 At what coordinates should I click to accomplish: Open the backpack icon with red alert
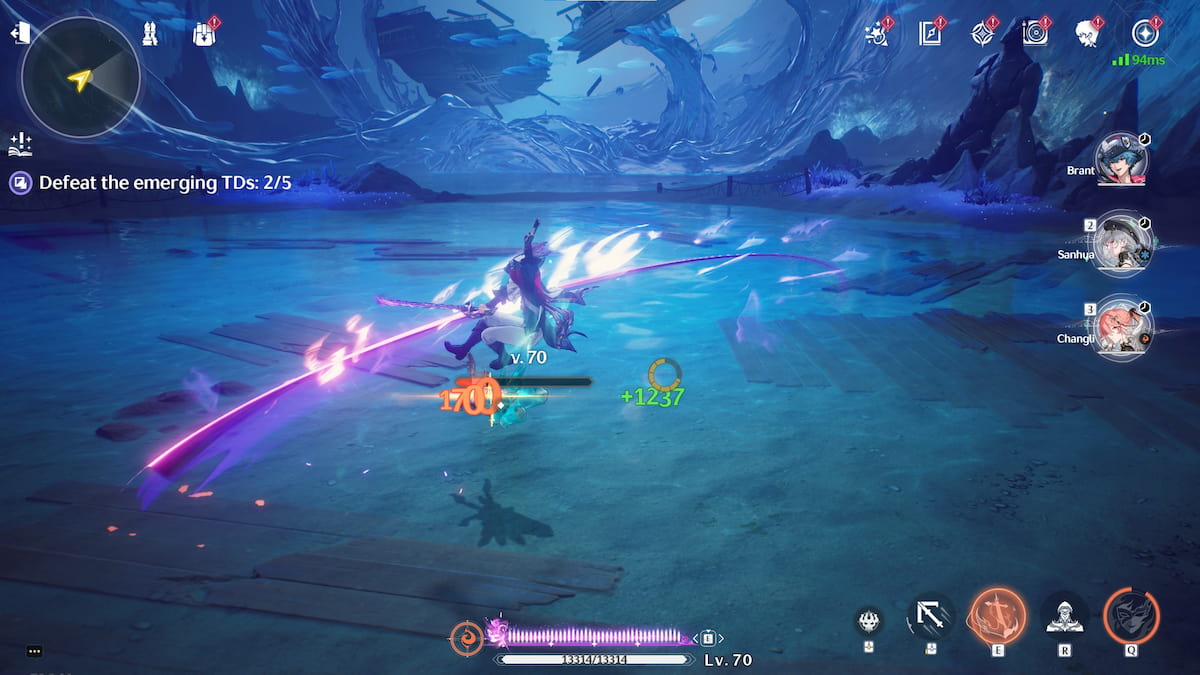203,34
